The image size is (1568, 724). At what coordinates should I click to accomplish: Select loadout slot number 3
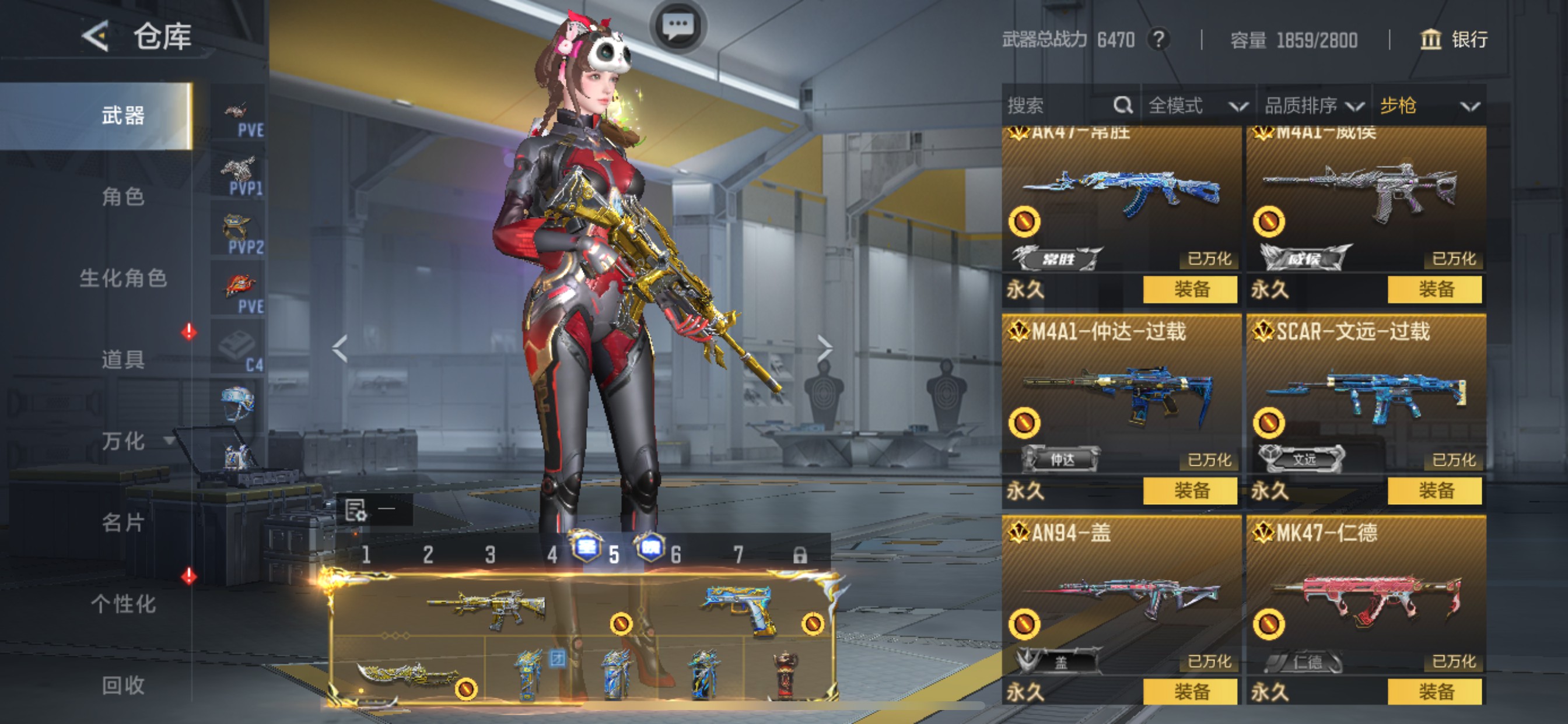click(490, 554)
